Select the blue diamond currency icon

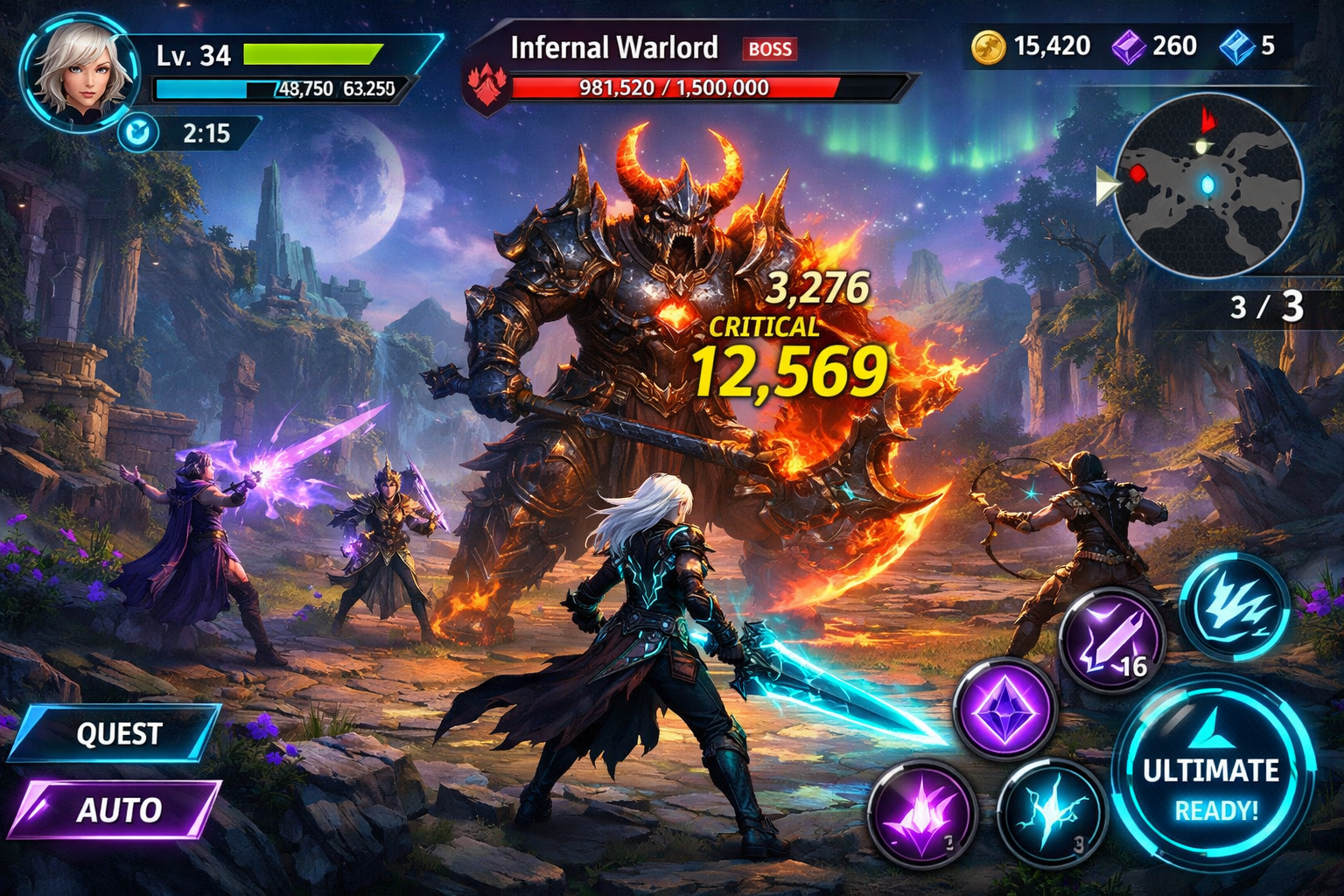point(1236,46)
